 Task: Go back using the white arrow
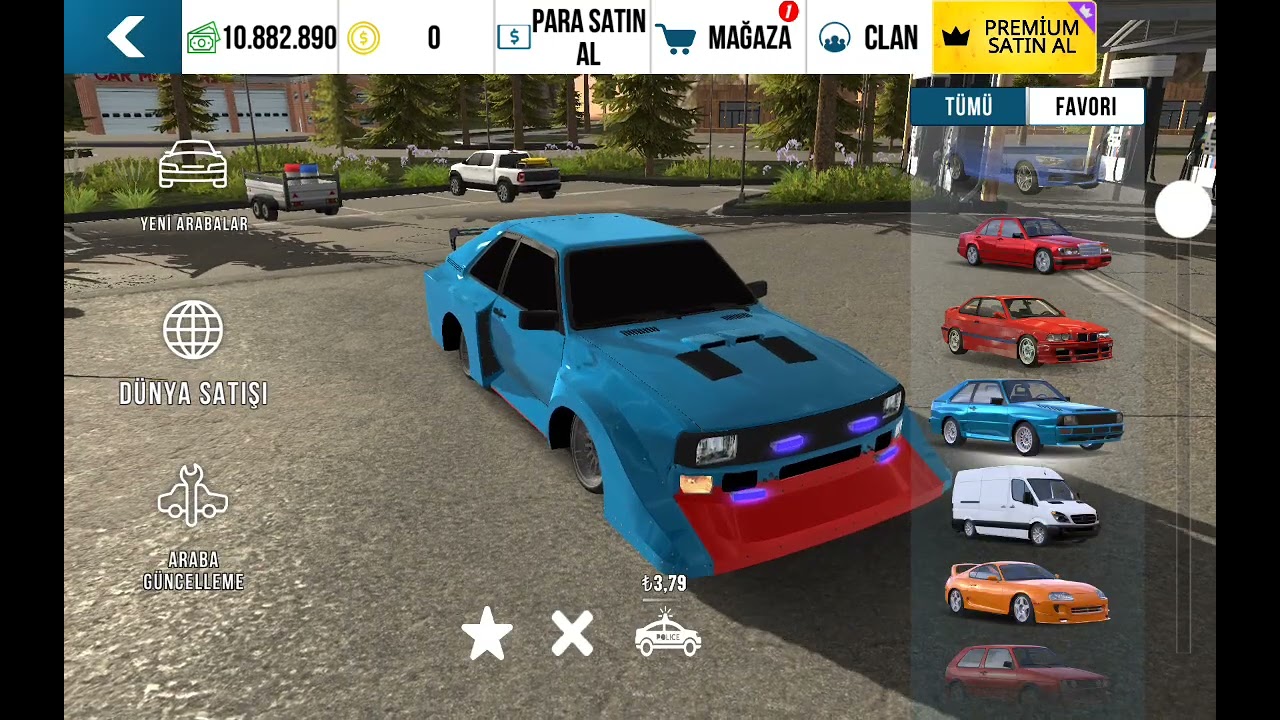click(124, 37)
